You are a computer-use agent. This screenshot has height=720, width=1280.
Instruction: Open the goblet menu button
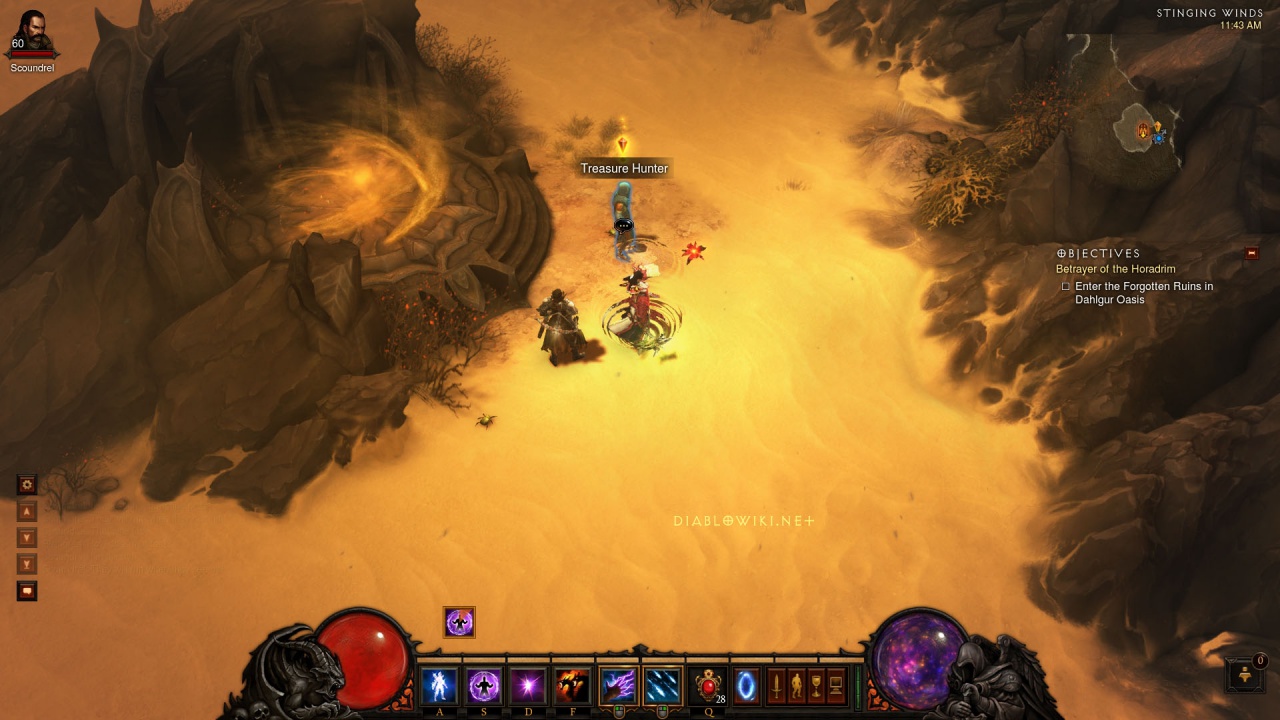click(x=816, y=686)
